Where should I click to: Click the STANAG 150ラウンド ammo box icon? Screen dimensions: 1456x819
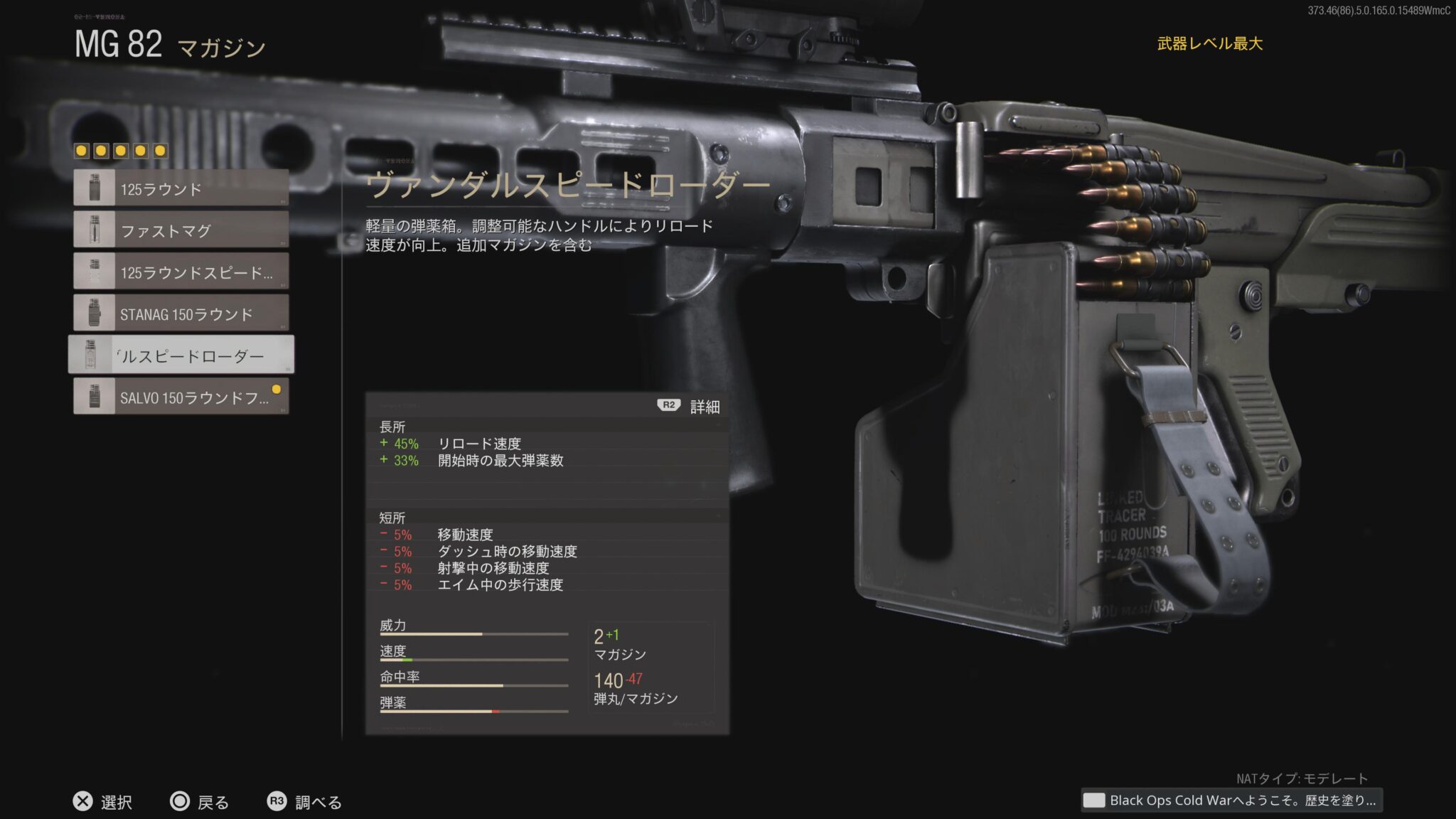92,313
